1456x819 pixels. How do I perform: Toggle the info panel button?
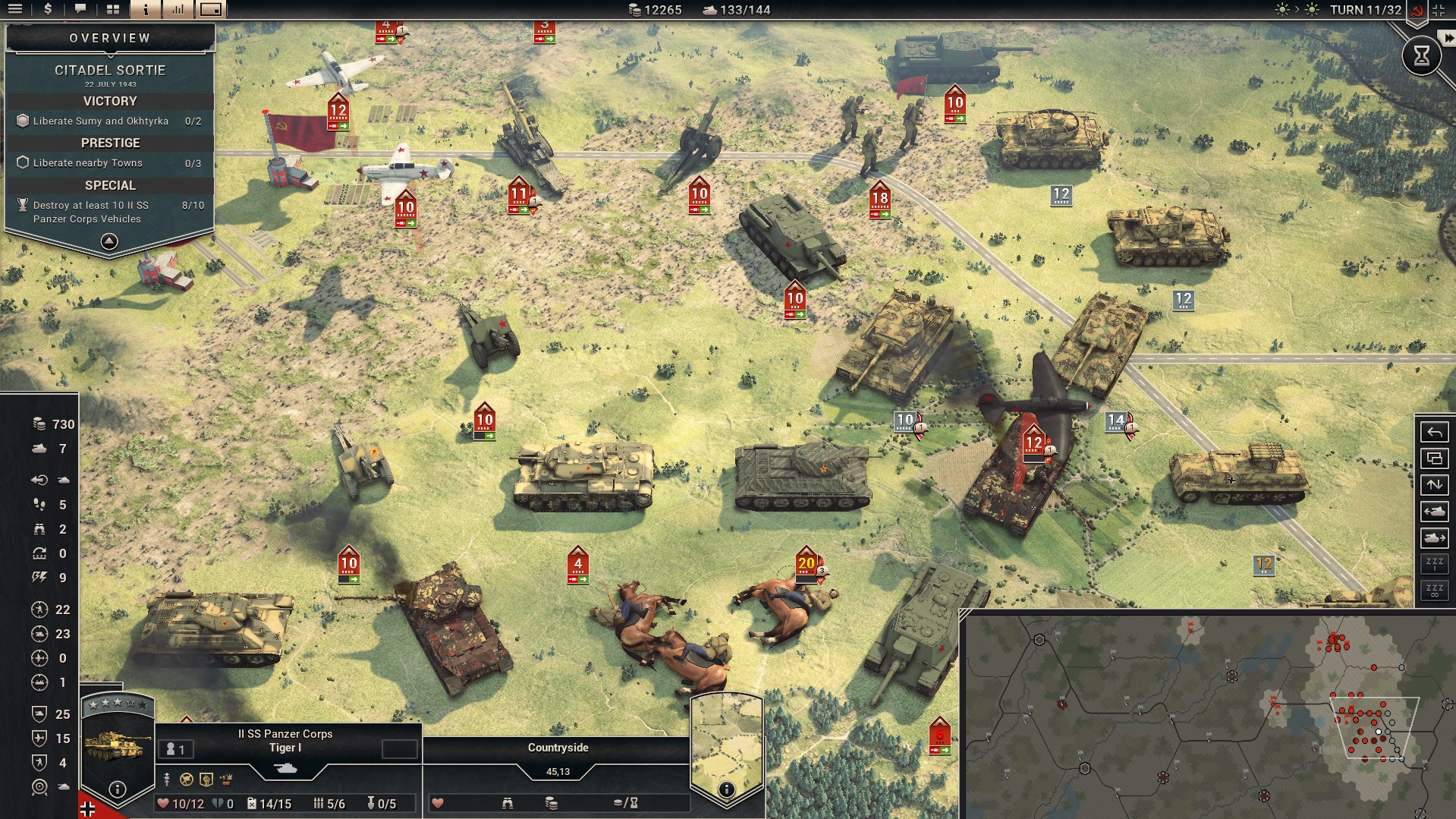(x=146, y=9)
